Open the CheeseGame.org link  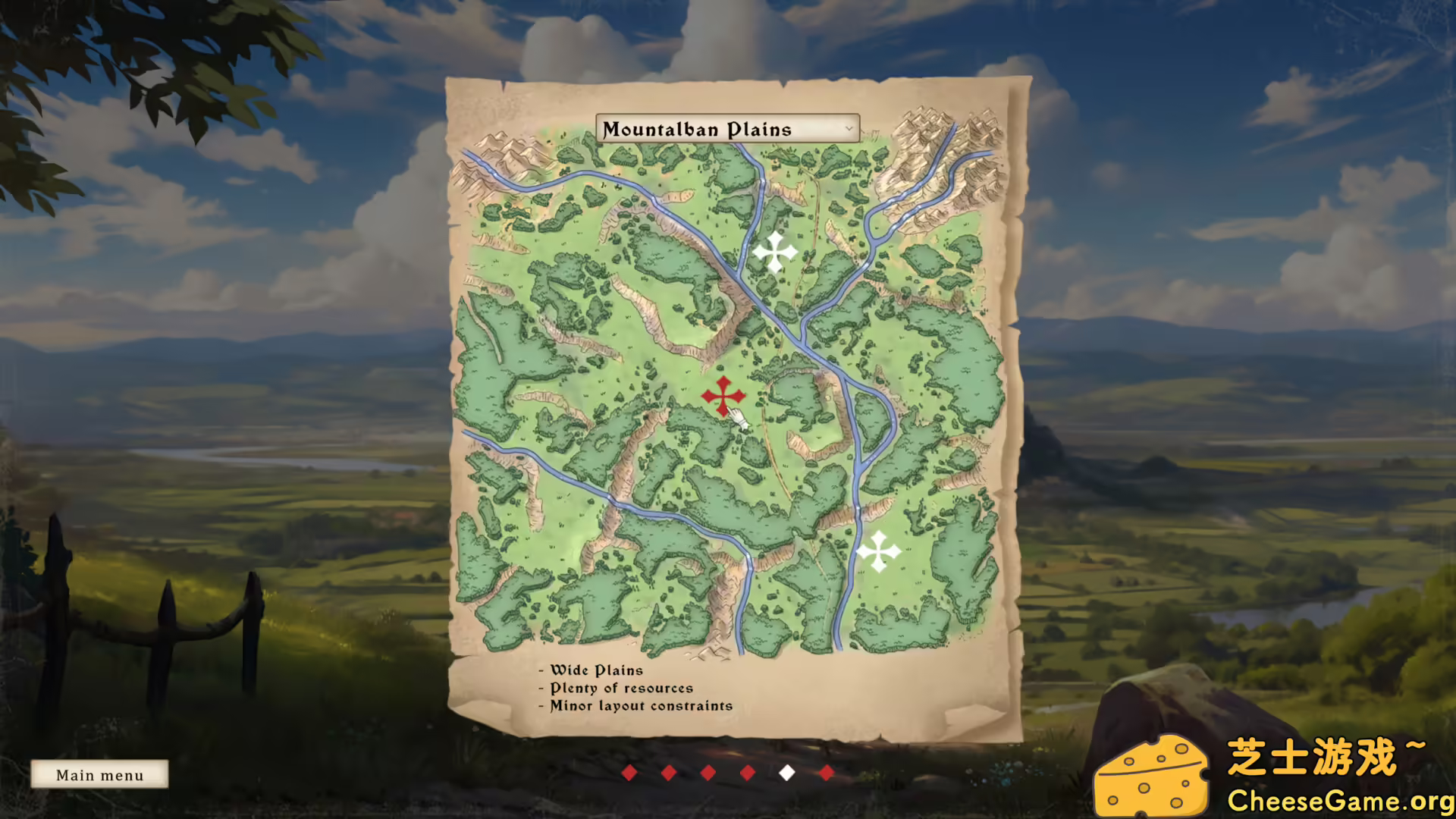1341,799
